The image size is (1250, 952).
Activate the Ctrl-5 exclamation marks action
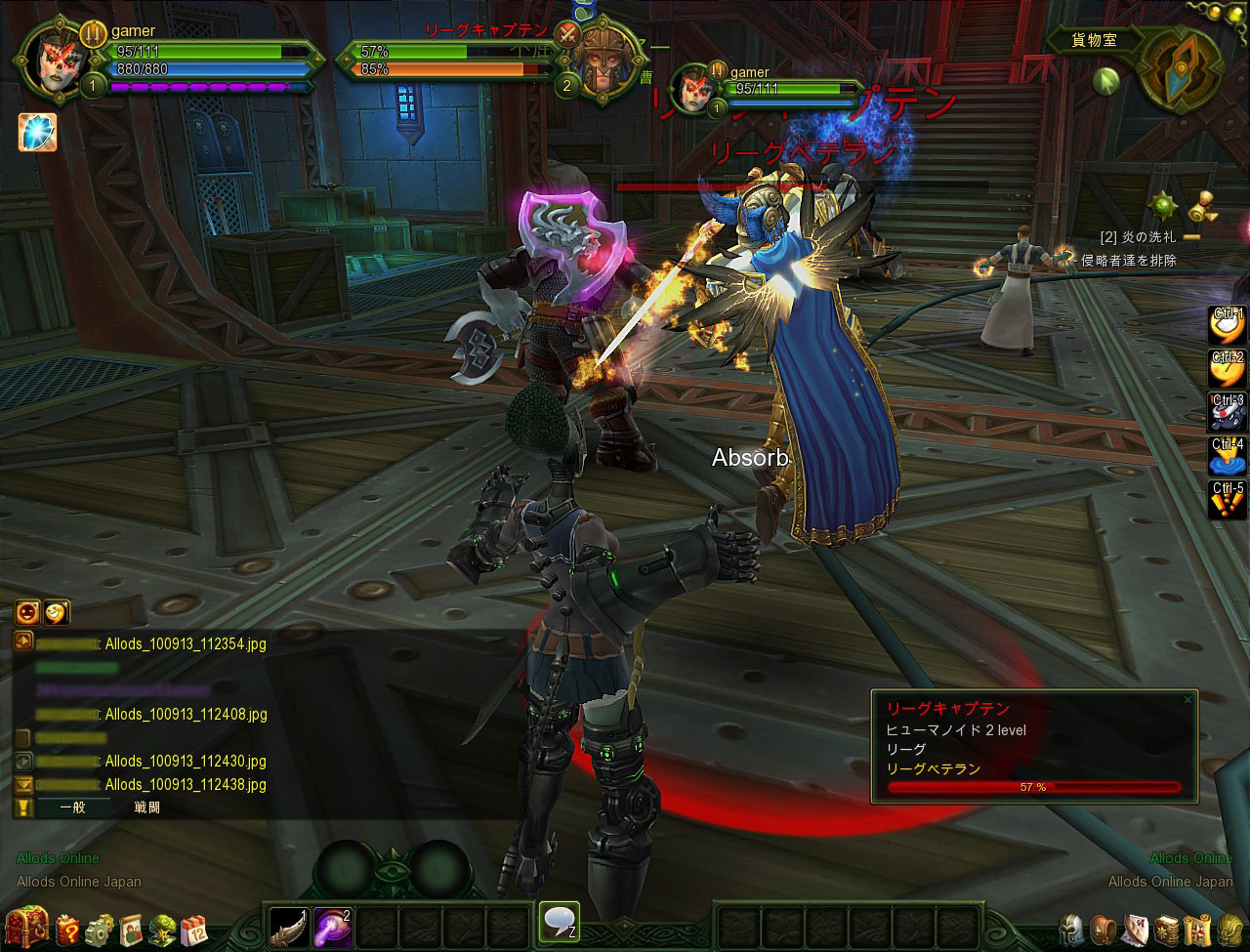[x=1228, y=500]
